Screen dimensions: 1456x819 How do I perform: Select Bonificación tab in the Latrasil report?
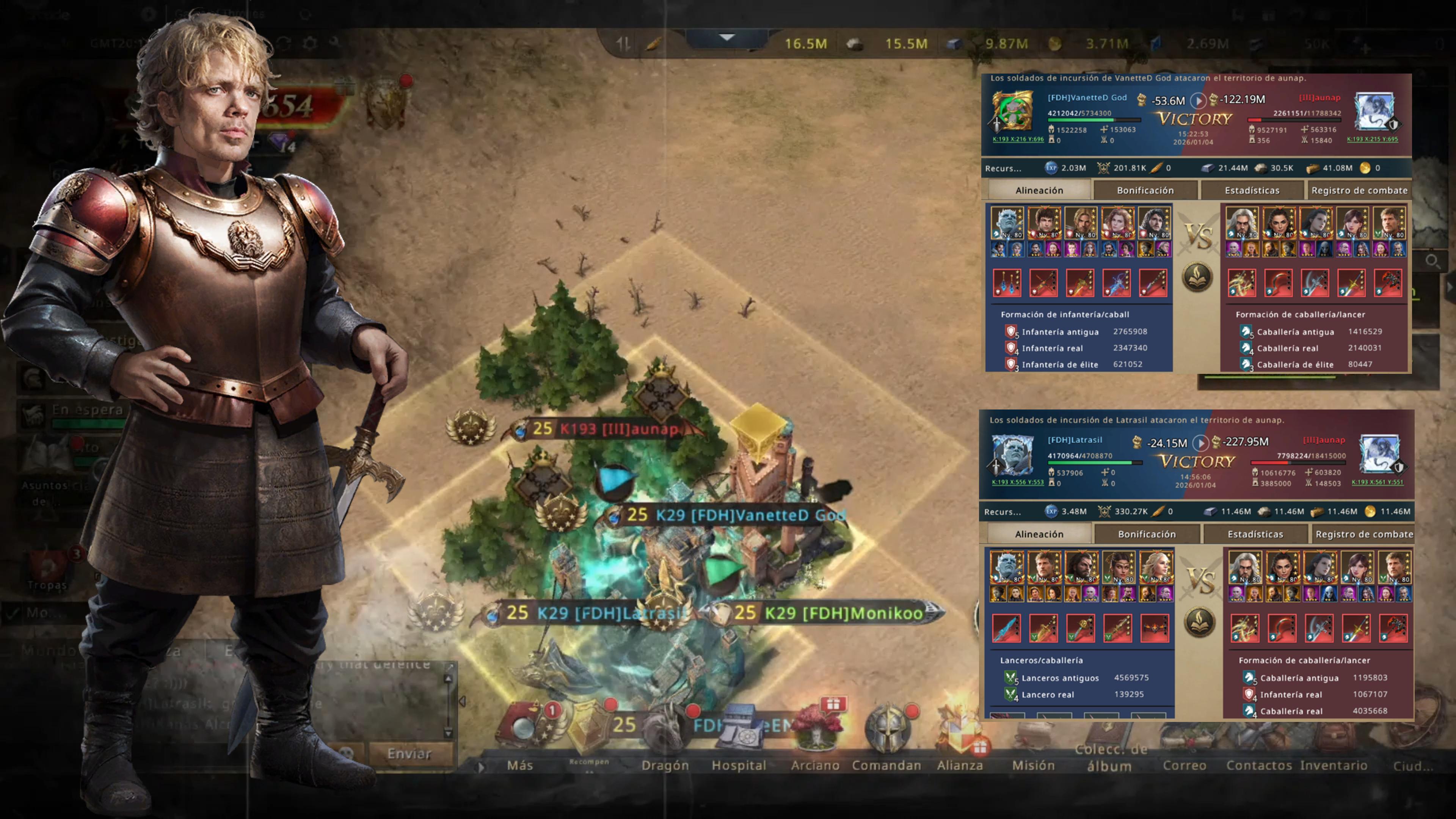pos(1146,534)
